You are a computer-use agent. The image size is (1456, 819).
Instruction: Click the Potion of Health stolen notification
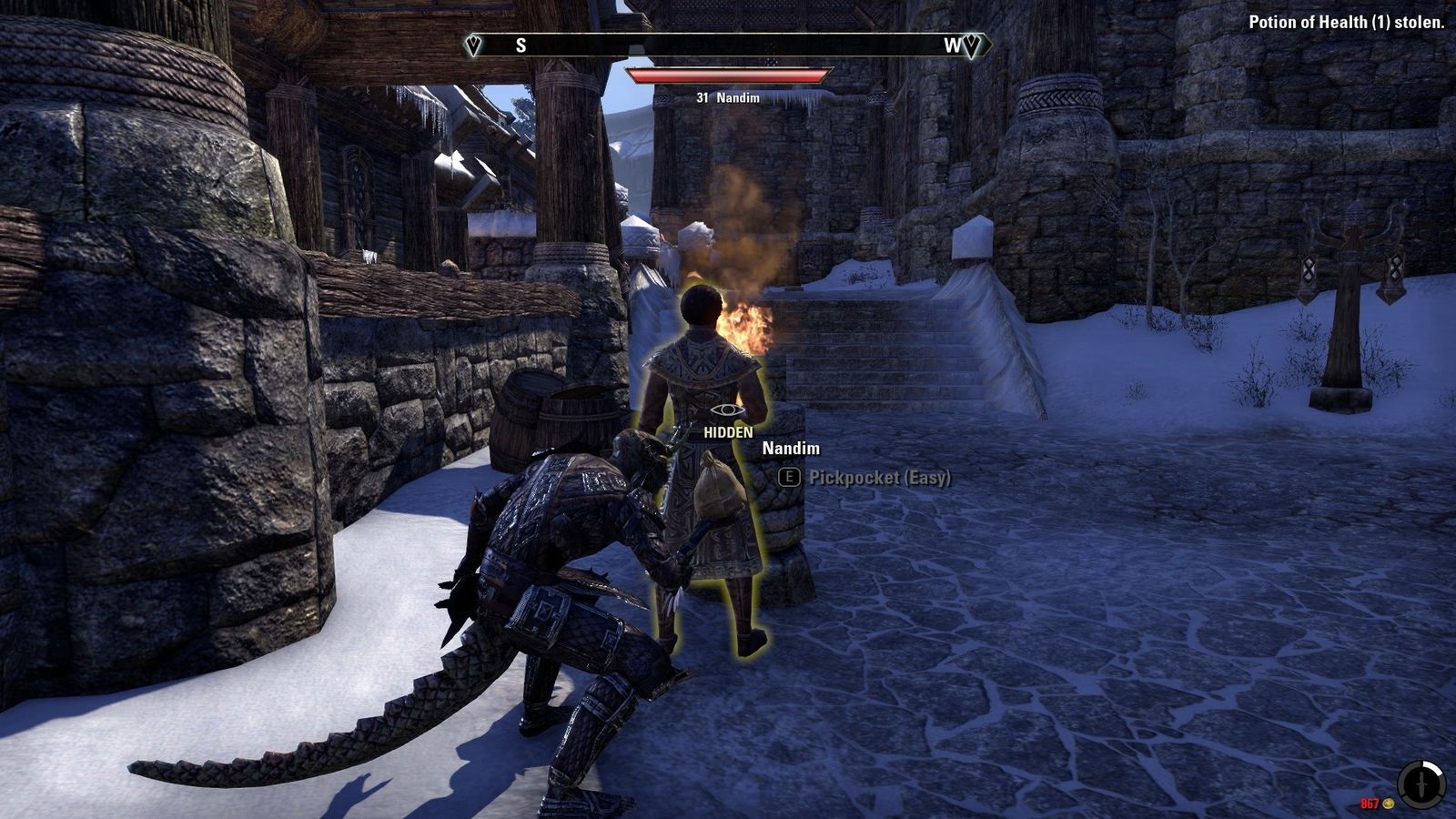click(x=1345, y=23)
